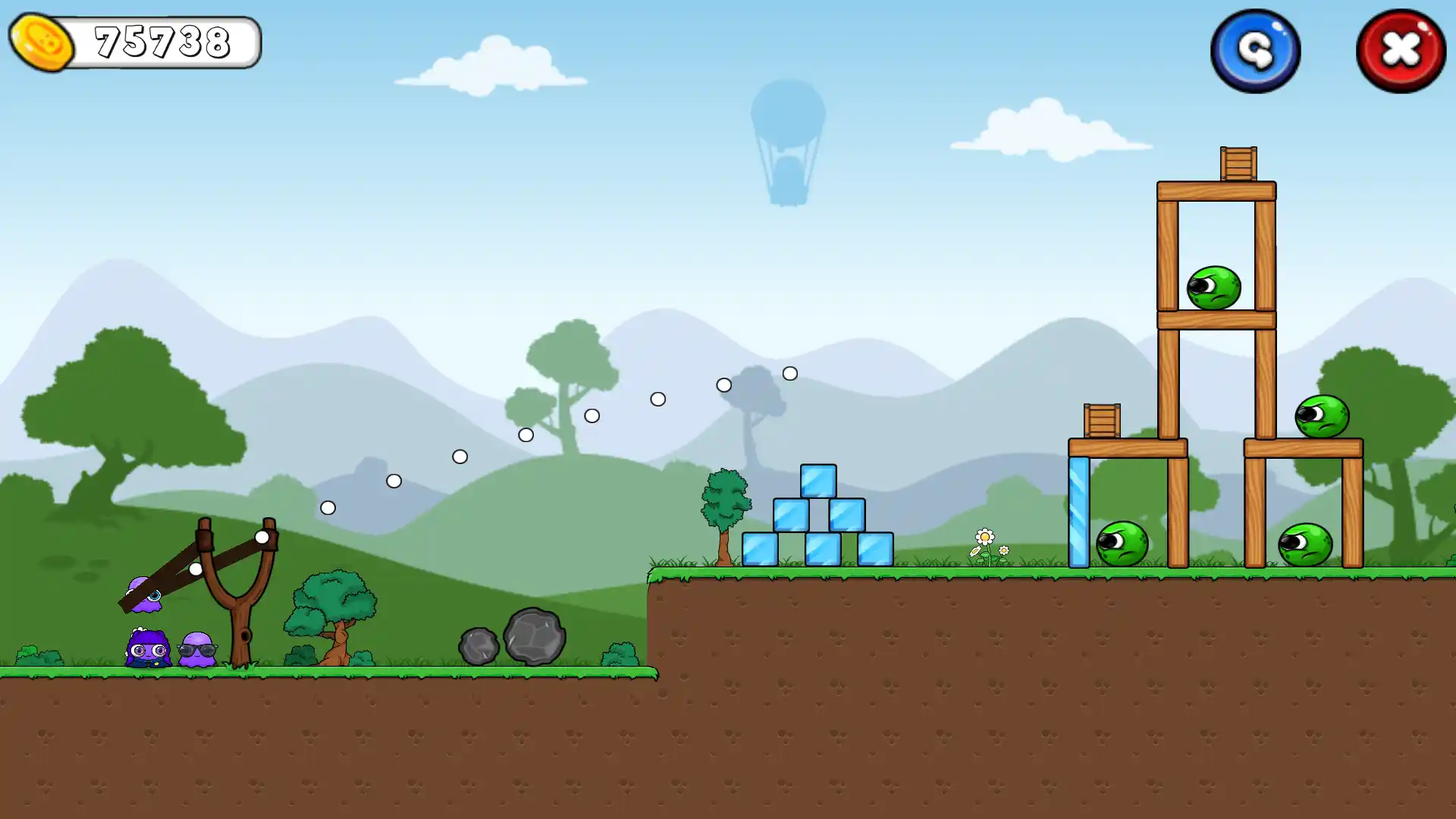Select the top ice block of the pyramid
Viewport: 1456px width, 819px height.
point(817,482)
